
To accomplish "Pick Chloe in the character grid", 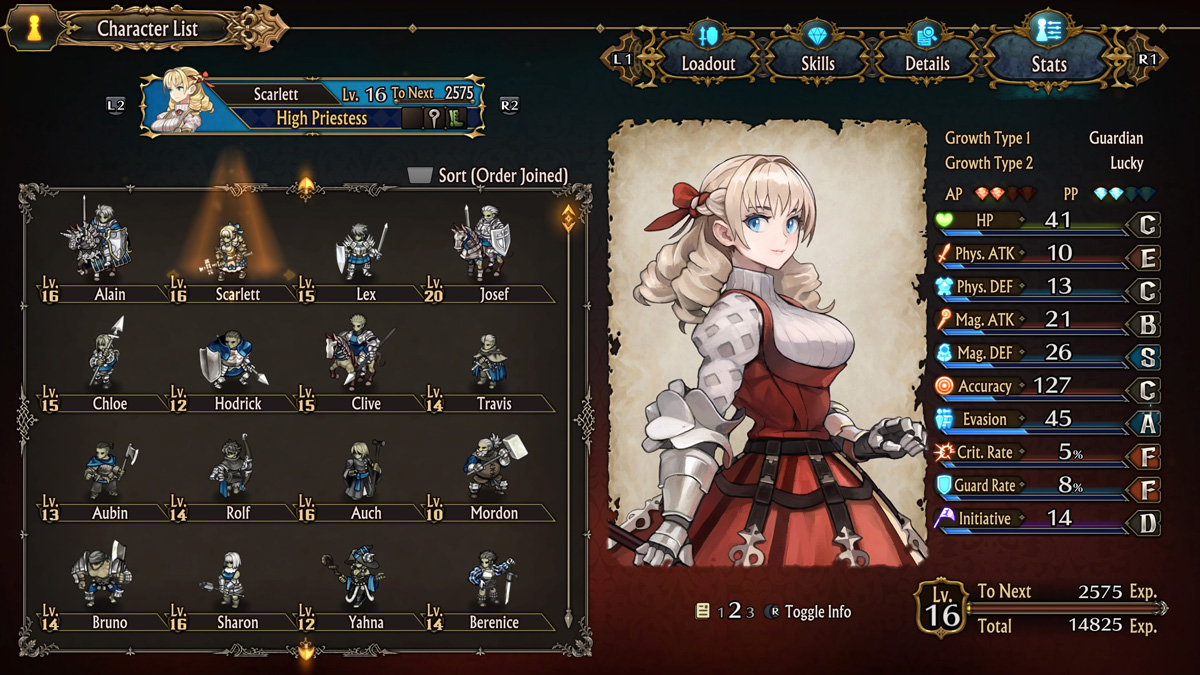I will point(105,360).
